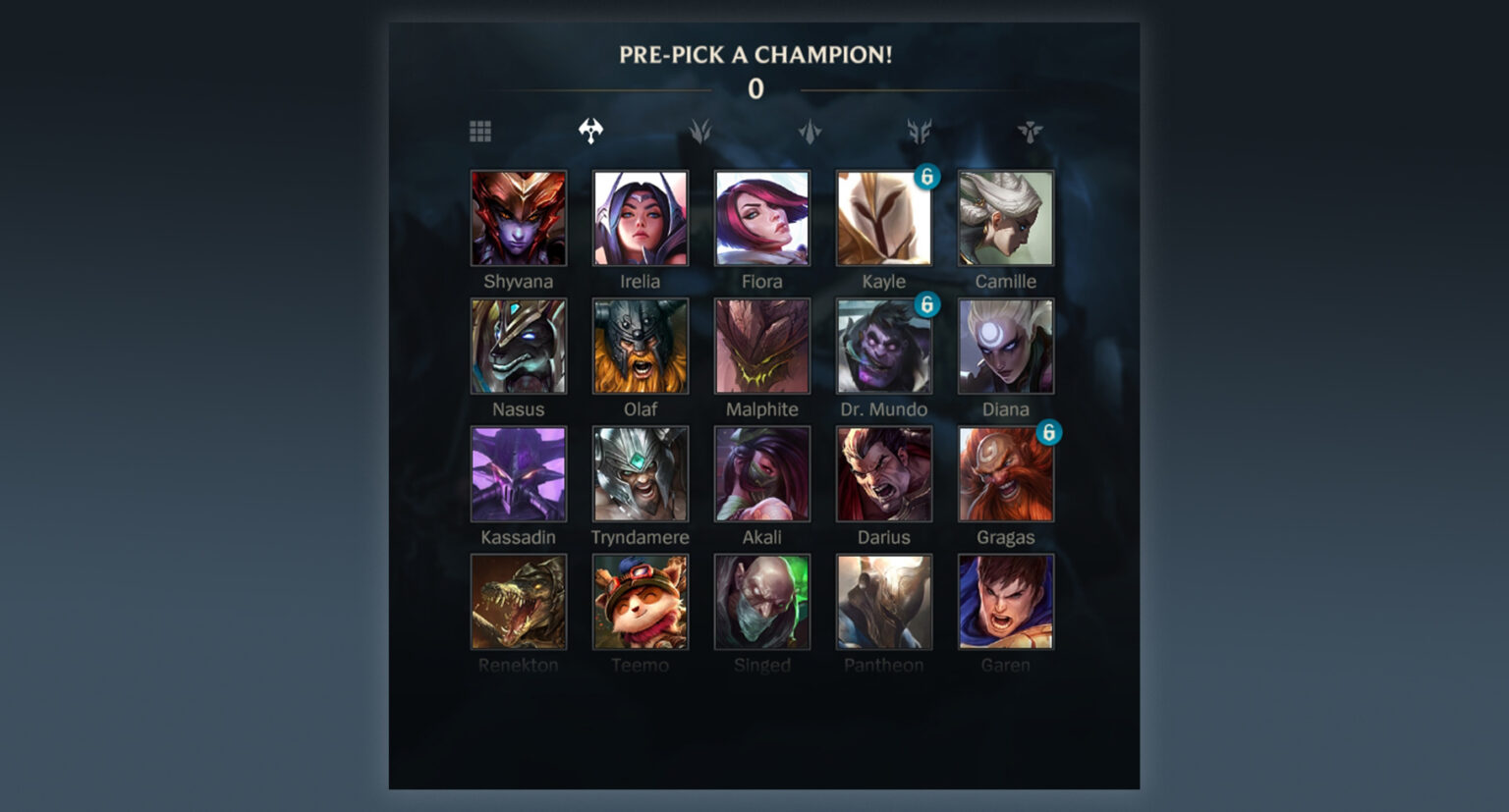Screen dimensions: 1509x812
Task: Select Kassadin in the third row
Action: point(519,474)
